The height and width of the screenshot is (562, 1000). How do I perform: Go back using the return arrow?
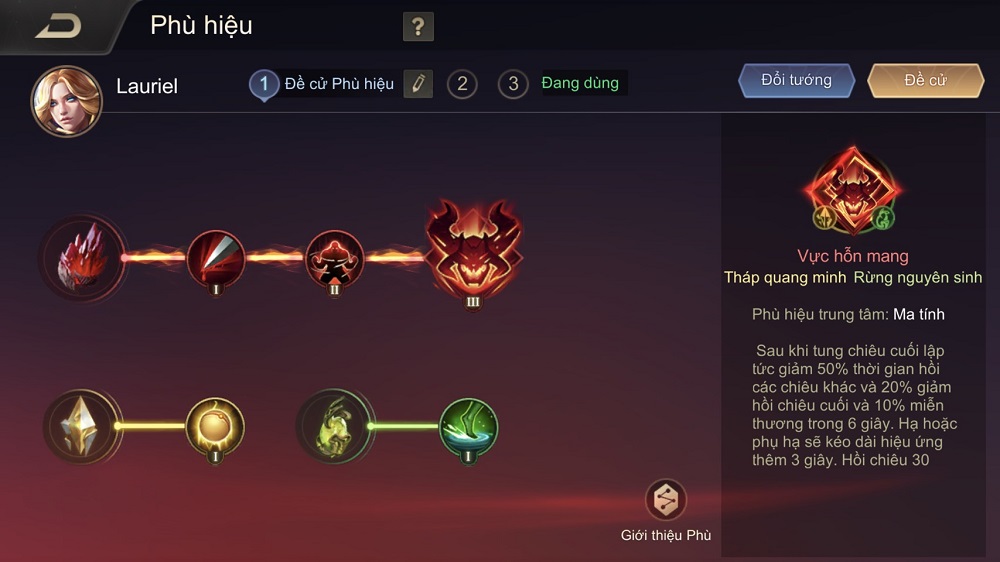coord(58,27)
